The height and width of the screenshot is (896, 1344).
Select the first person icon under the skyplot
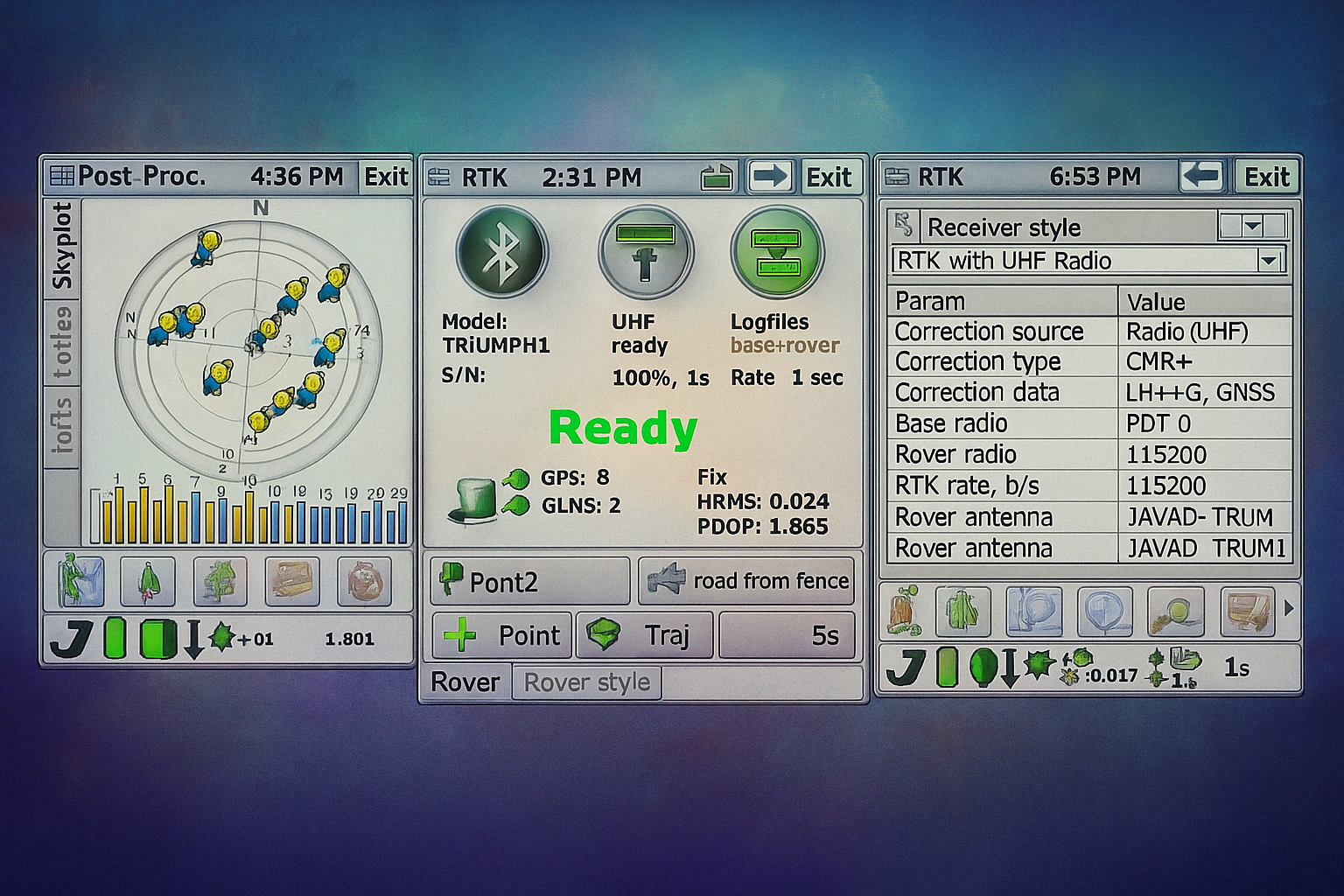coord(82,581)
